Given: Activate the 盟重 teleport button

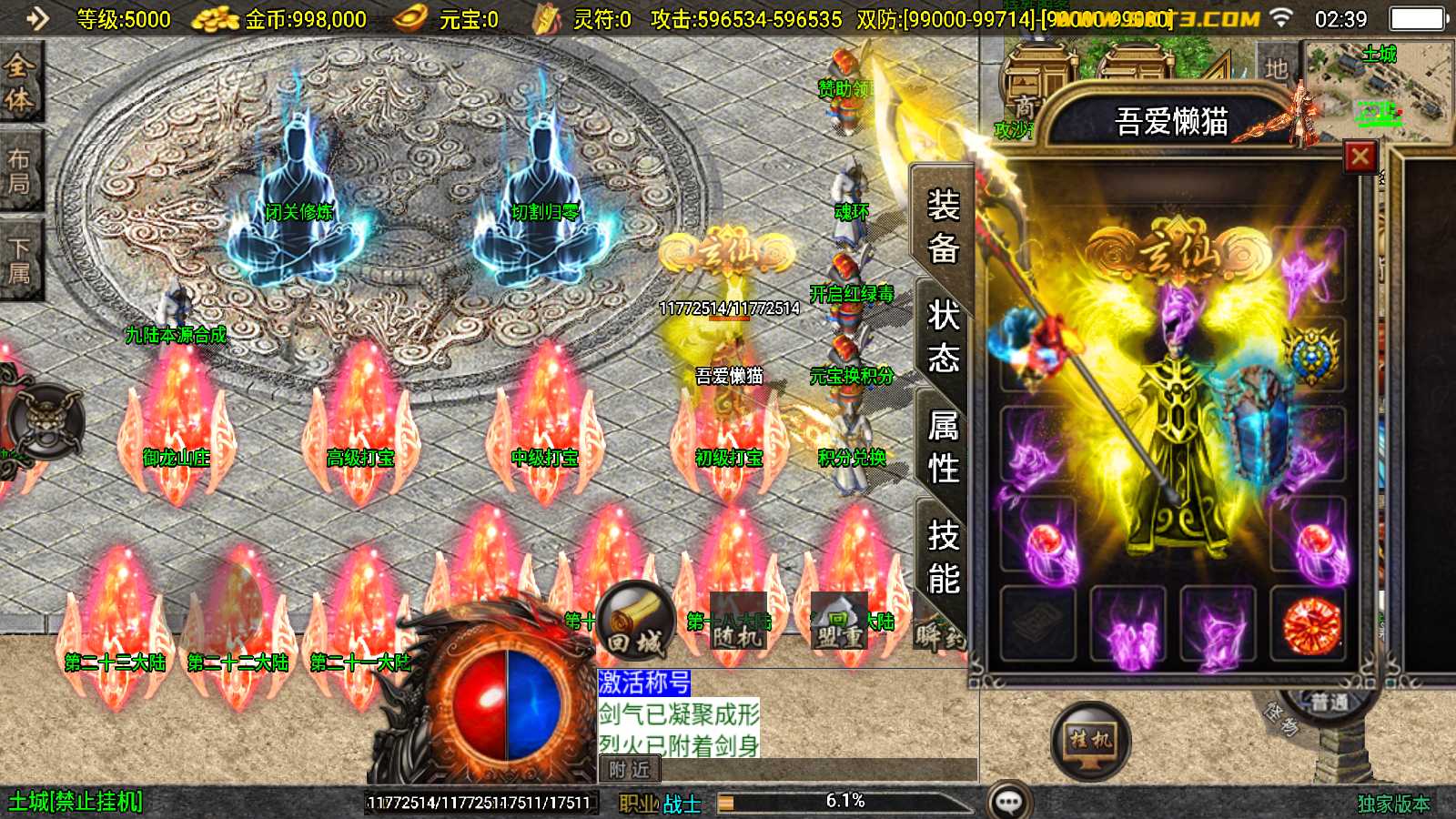Looking at the screenshot, I should (x=839, y=624).
